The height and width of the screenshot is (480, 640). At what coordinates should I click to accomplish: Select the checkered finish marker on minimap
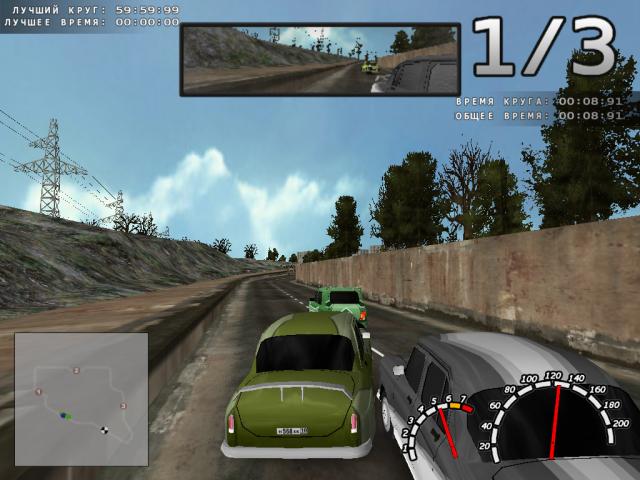coord(104,431)
